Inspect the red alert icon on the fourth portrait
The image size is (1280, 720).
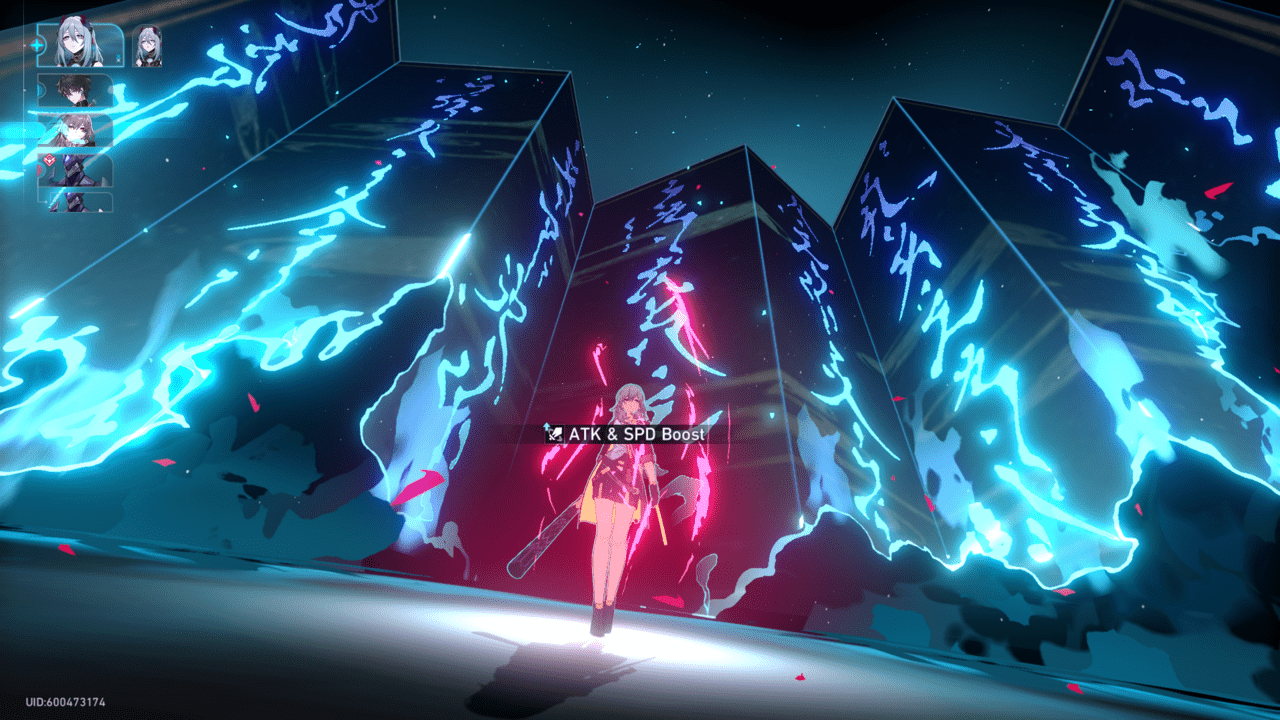(x=49, y=157)
